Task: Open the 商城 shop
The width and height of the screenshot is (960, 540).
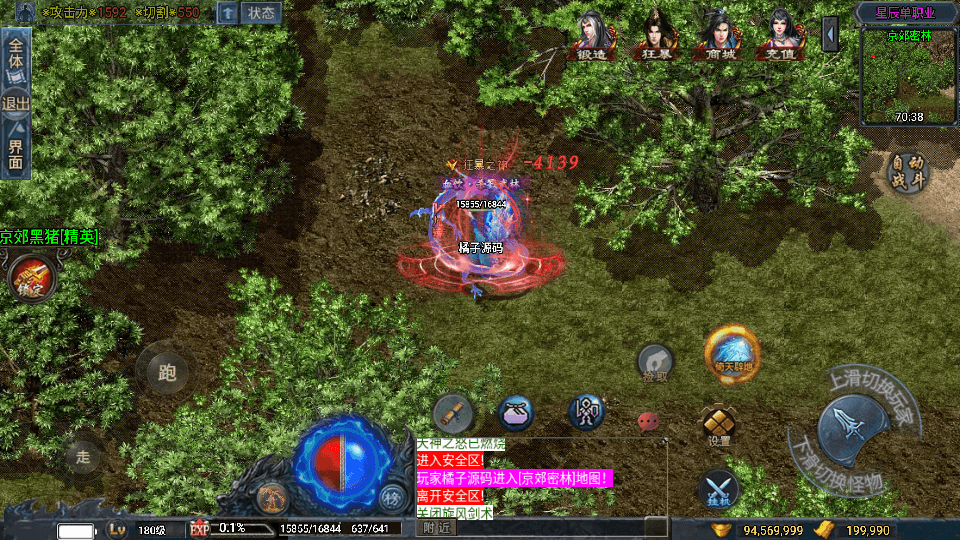Action: pos(718,37)
